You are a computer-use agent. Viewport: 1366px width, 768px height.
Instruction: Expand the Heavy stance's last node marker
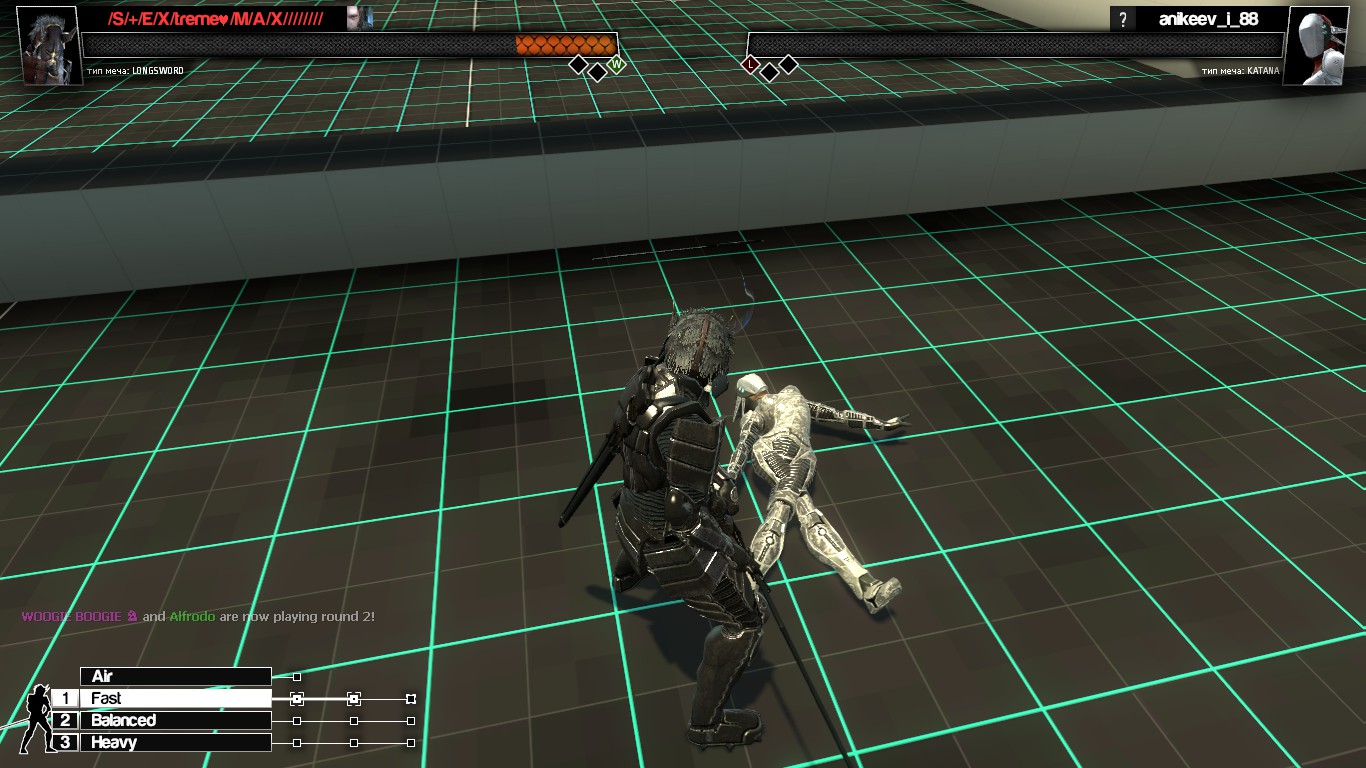[410, 742]
